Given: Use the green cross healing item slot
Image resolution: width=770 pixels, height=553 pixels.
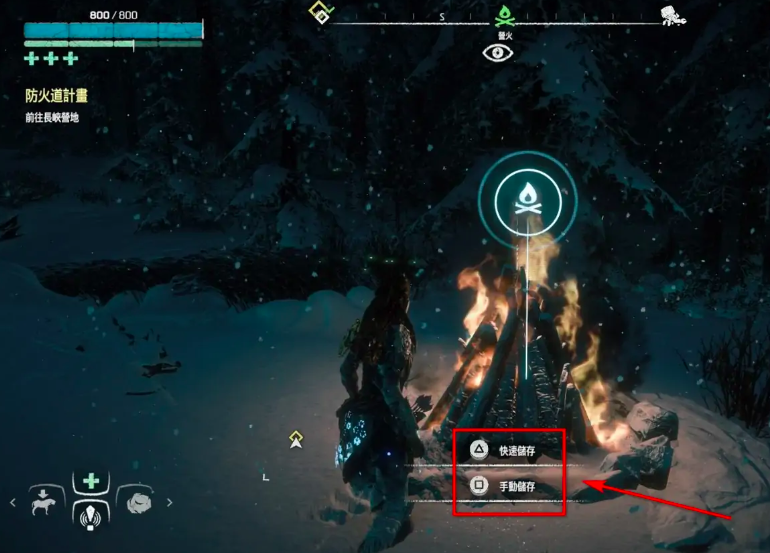Looking at the screenshot, I should (x=91, y=482).
